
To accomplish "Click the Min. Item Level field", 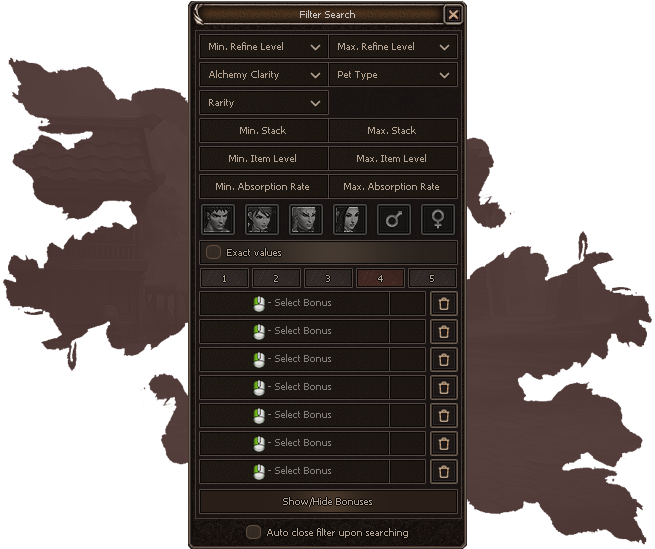I will click(x=263, y=159).
